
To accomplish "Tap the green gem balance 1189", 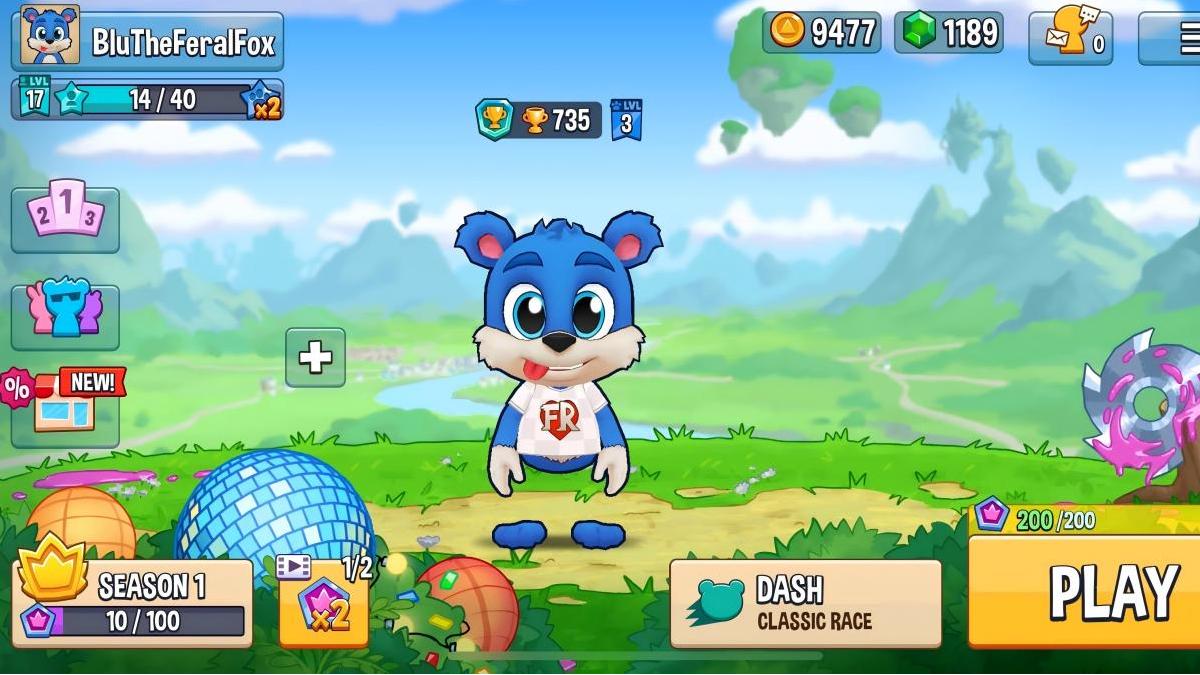I will [948, 32].
